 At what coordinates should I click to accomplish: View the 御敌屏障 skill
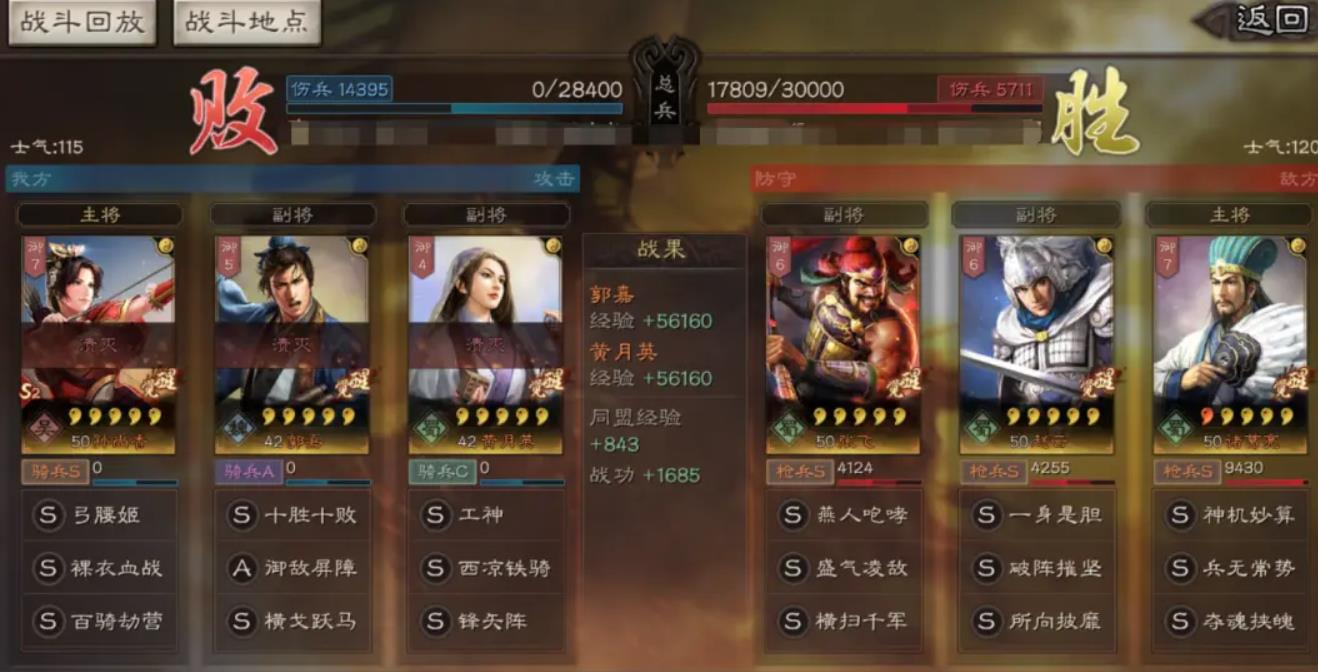click(x=293, y=568)
